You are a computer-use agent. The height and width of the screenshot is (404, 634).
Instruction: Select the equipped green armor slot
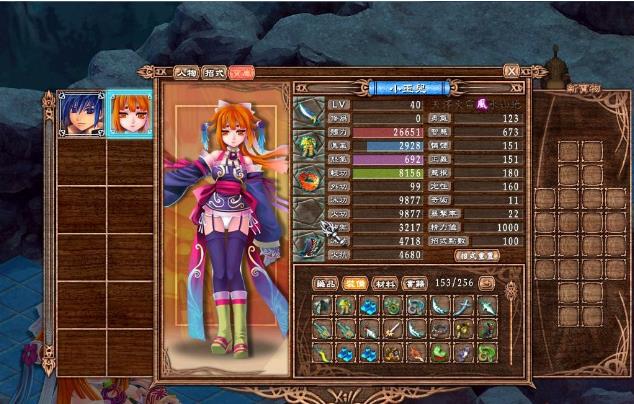[x=306, y=145]
